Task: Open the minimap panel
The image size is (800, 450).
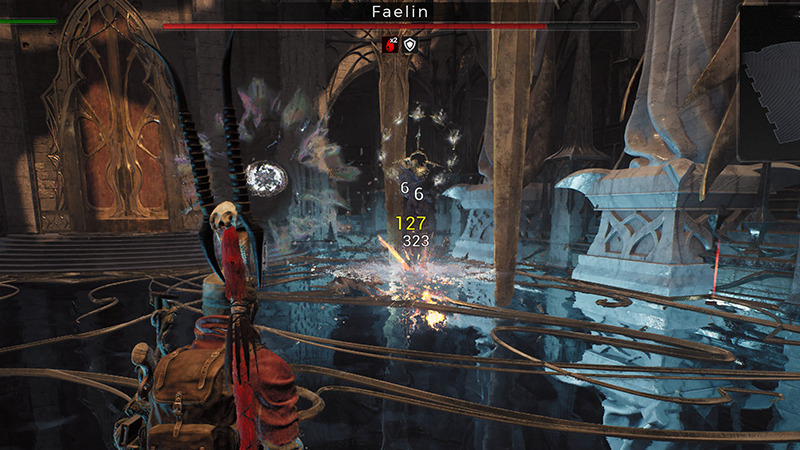Action: coord(769,82)
